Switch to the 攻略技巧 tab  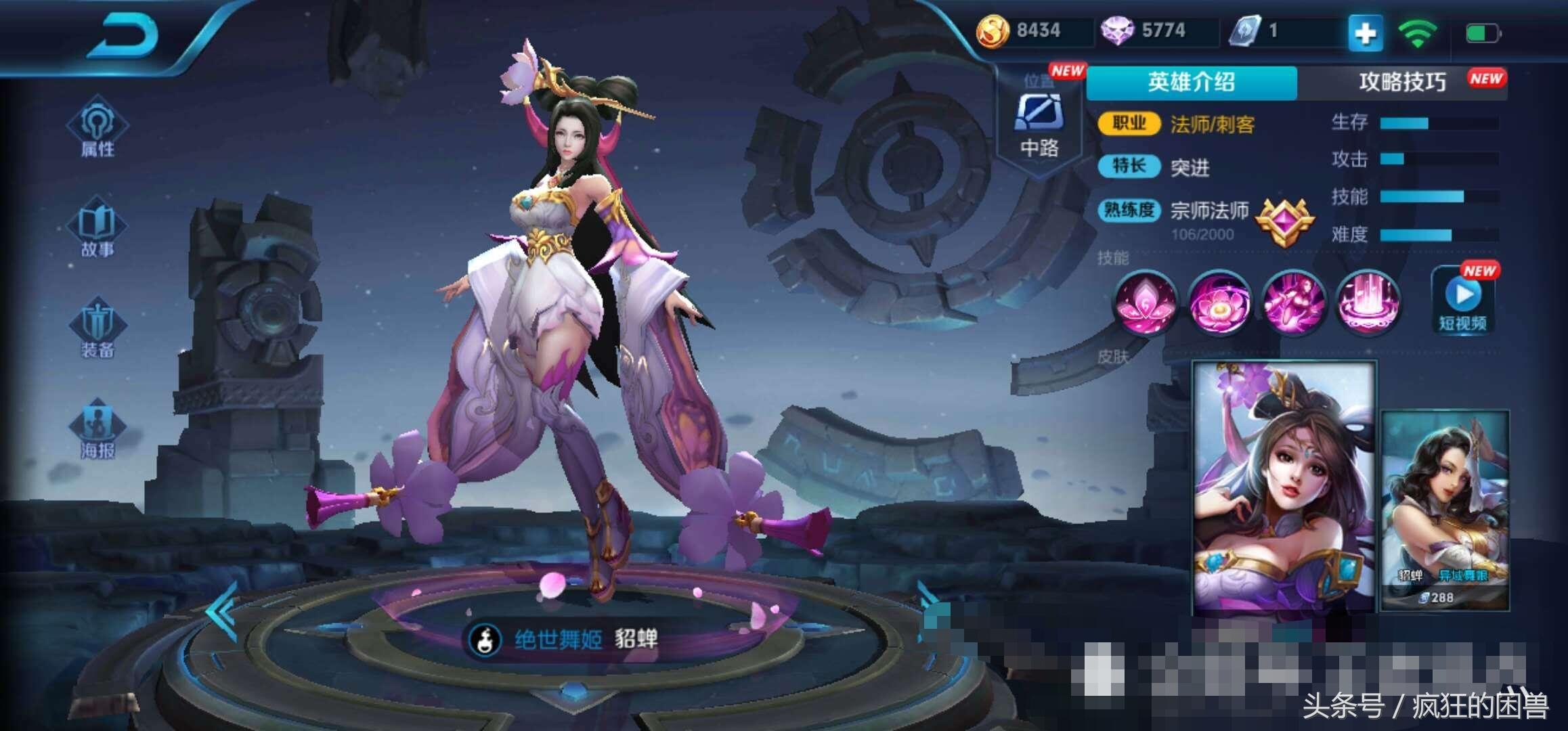1403,83
